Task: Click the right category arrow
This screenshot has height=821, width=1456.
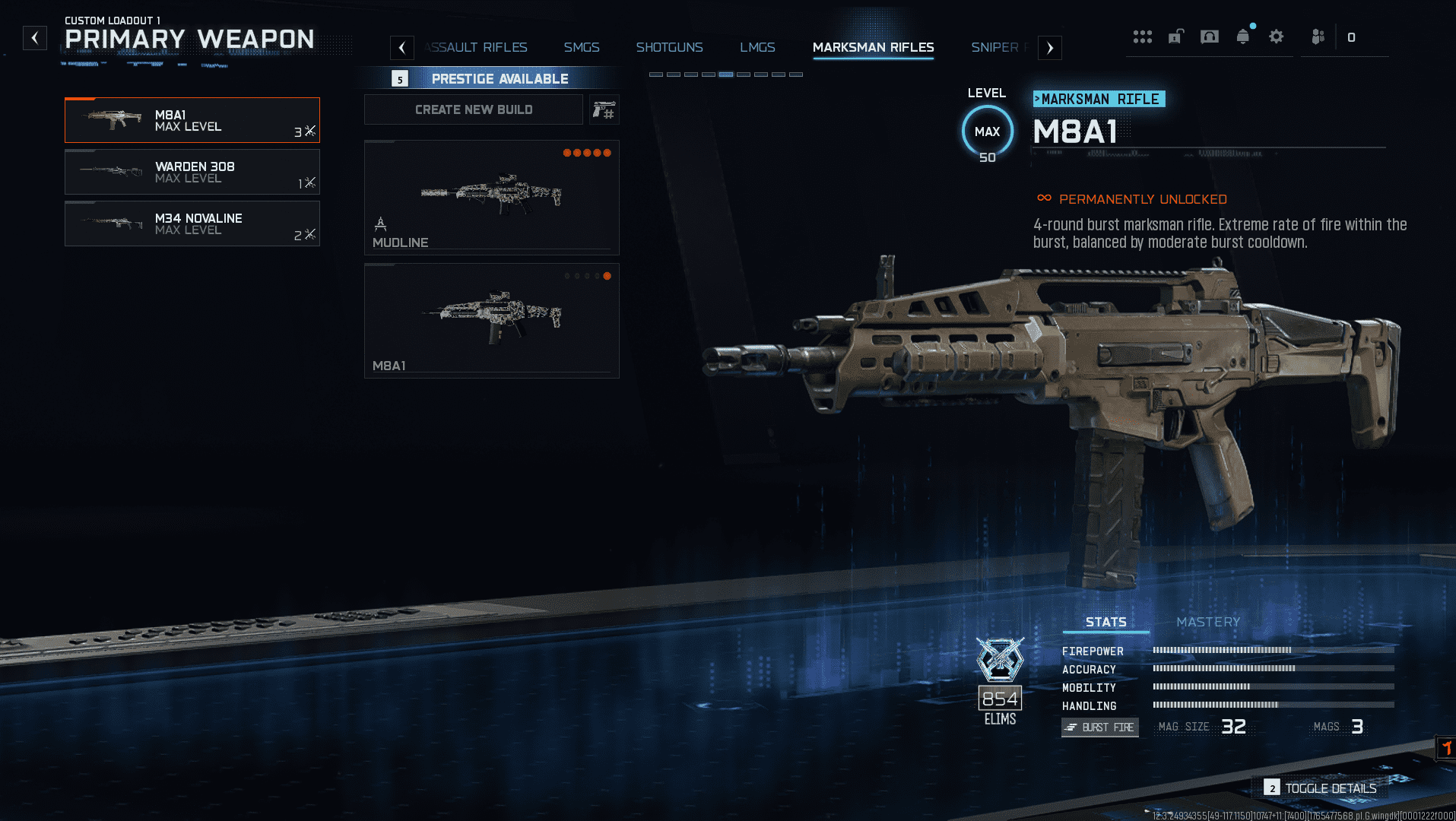Action: (1050, 48)
